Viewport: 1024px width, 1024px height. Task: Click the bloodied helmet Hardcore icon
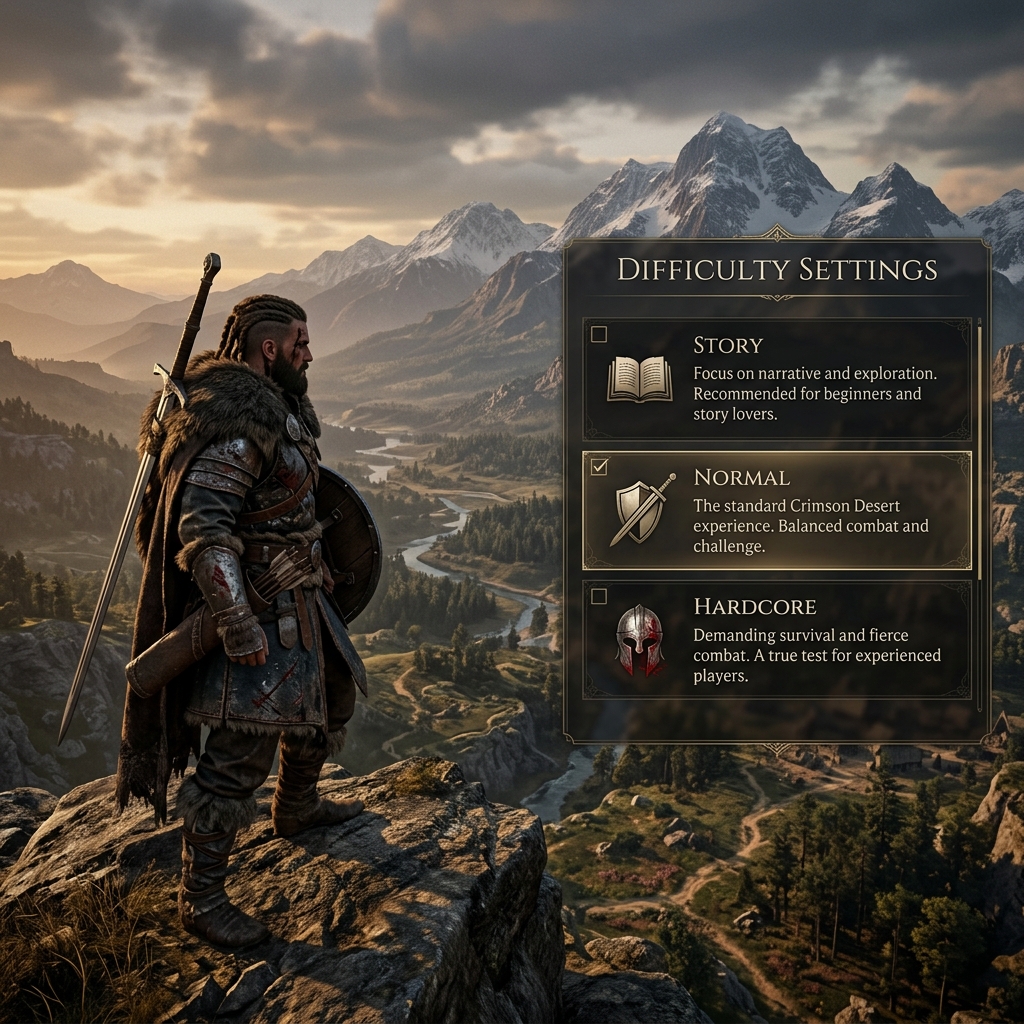pos(639,638)
